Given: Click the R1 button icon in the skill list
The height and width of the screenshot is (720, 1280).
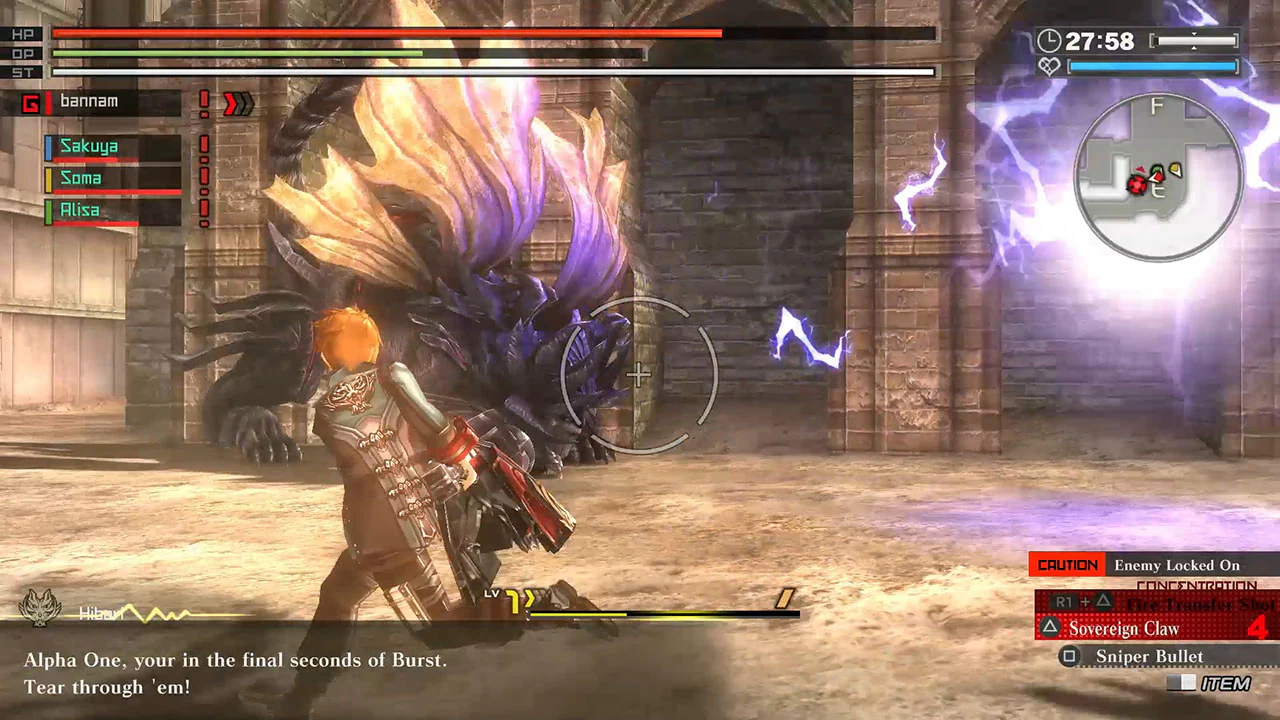Looking at the screenshot, I should pyautogui.click(x=1062, y=601).
